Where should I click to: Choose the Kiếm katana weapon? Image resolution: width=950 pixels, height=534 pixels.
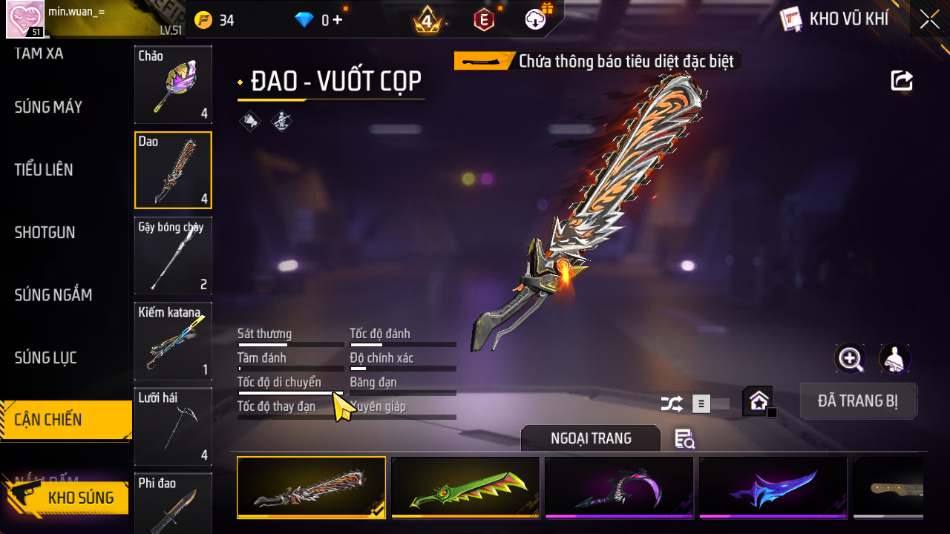coord(173,341)
